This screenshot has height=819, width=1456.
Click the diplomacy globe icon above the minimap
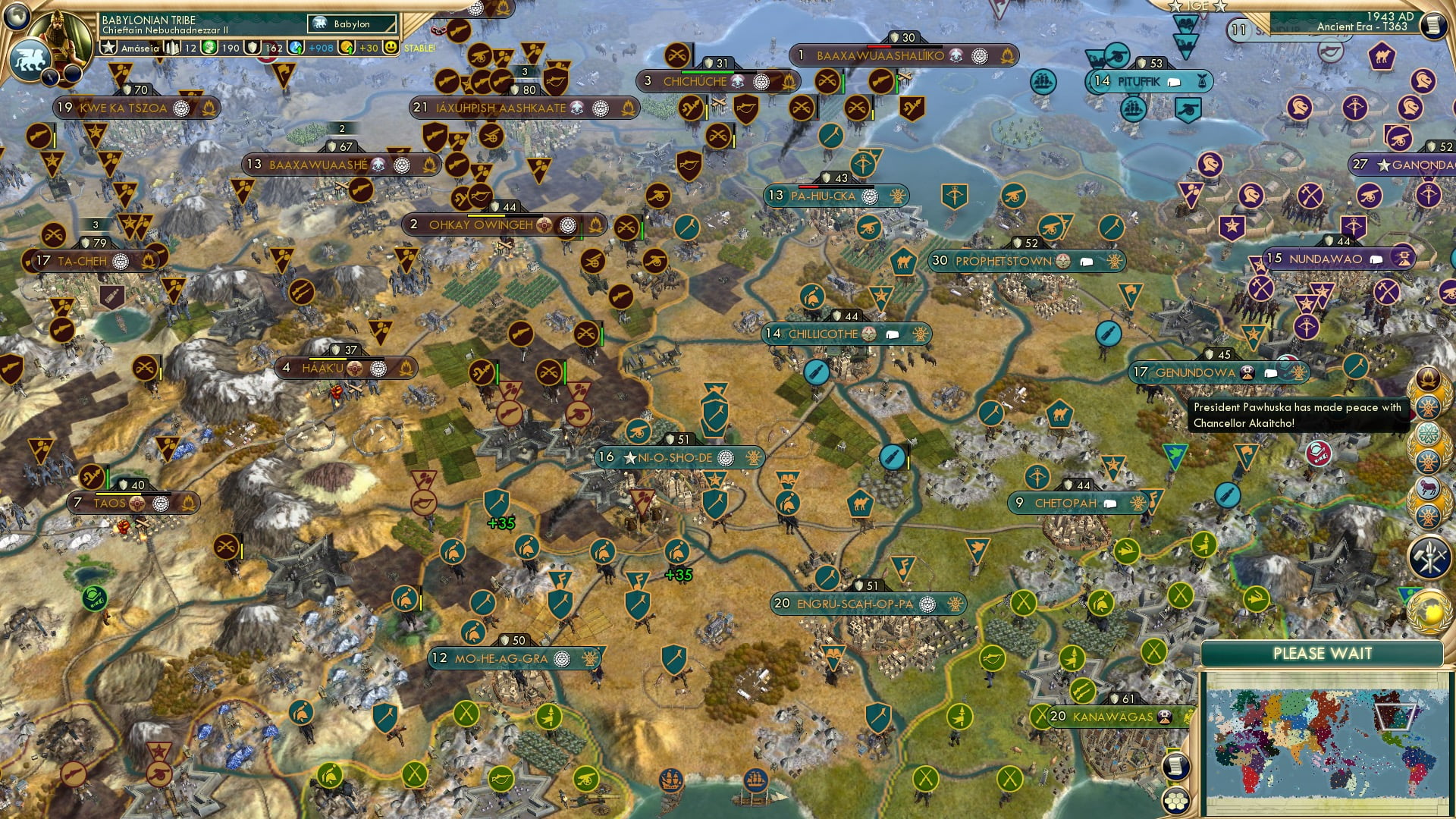click(1429, 610)
